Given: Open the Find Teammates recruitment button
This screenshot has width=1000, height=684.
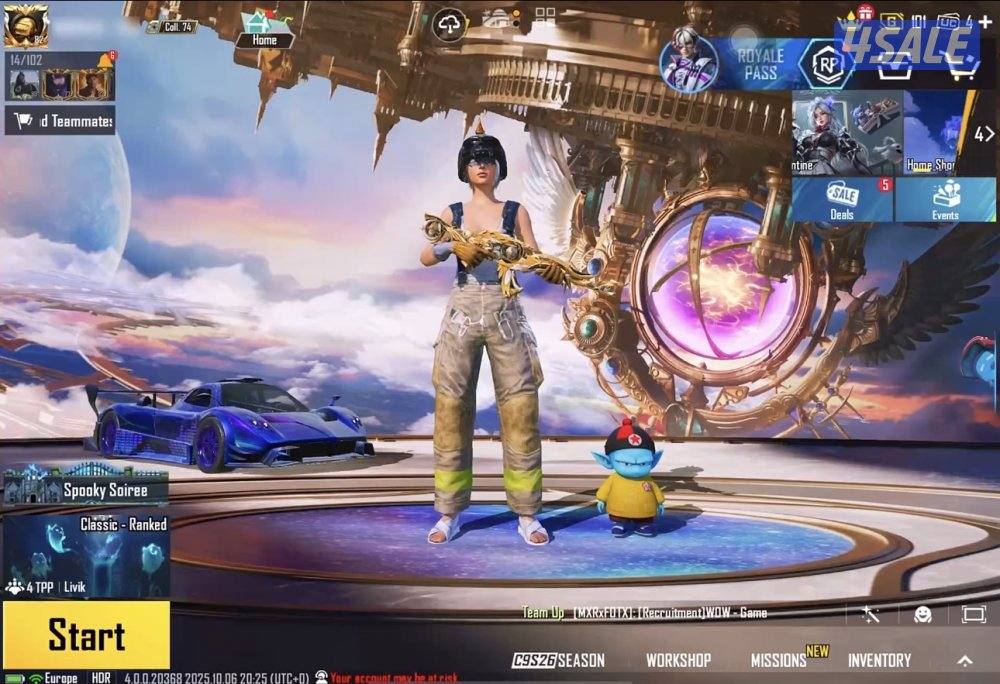Looking at the screenshot, I should point(60,121).
